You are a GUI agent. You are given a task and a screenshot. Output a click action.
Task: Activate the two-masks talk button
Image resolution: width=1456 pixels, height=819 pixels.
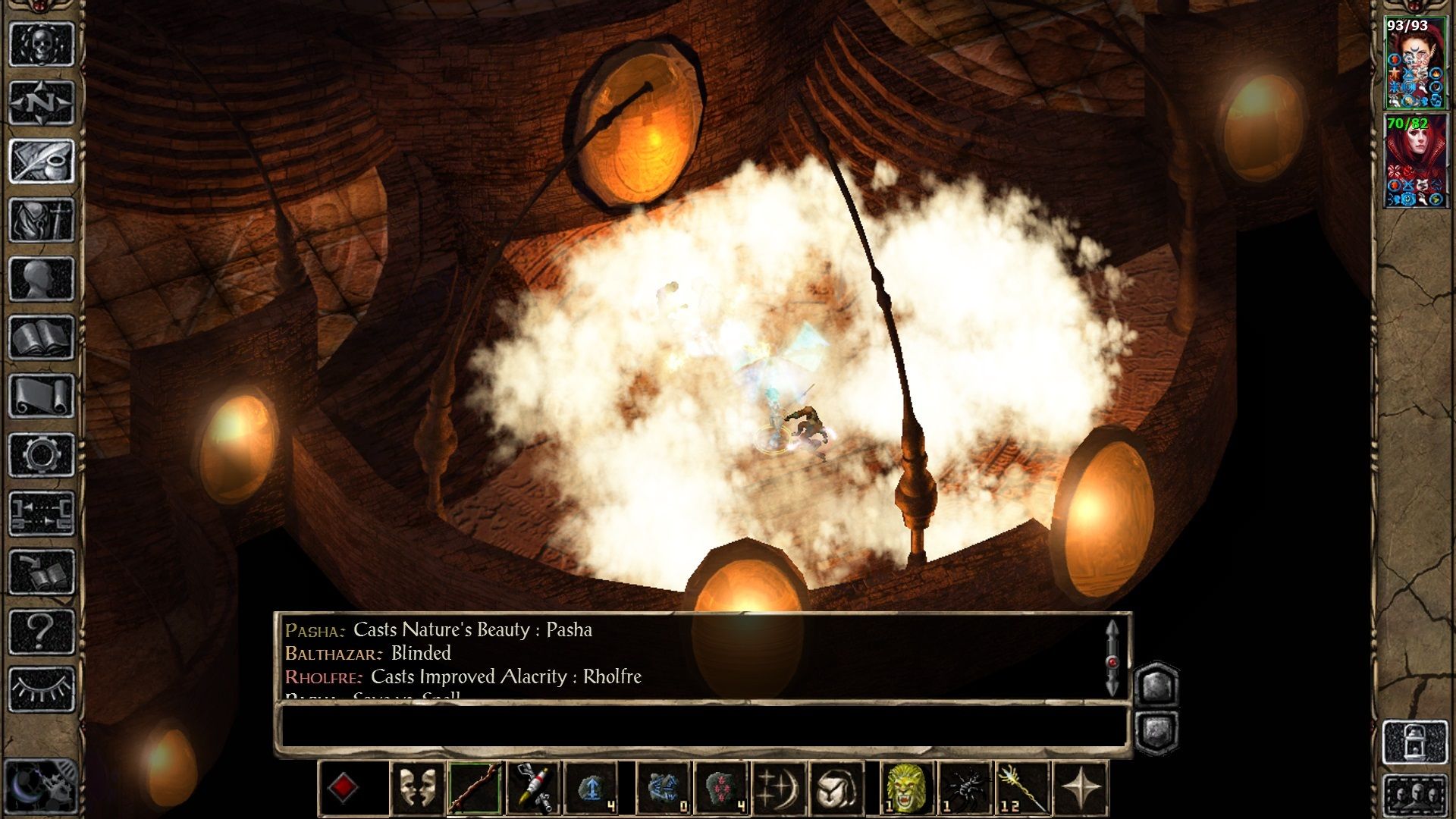tap(417, 789)
